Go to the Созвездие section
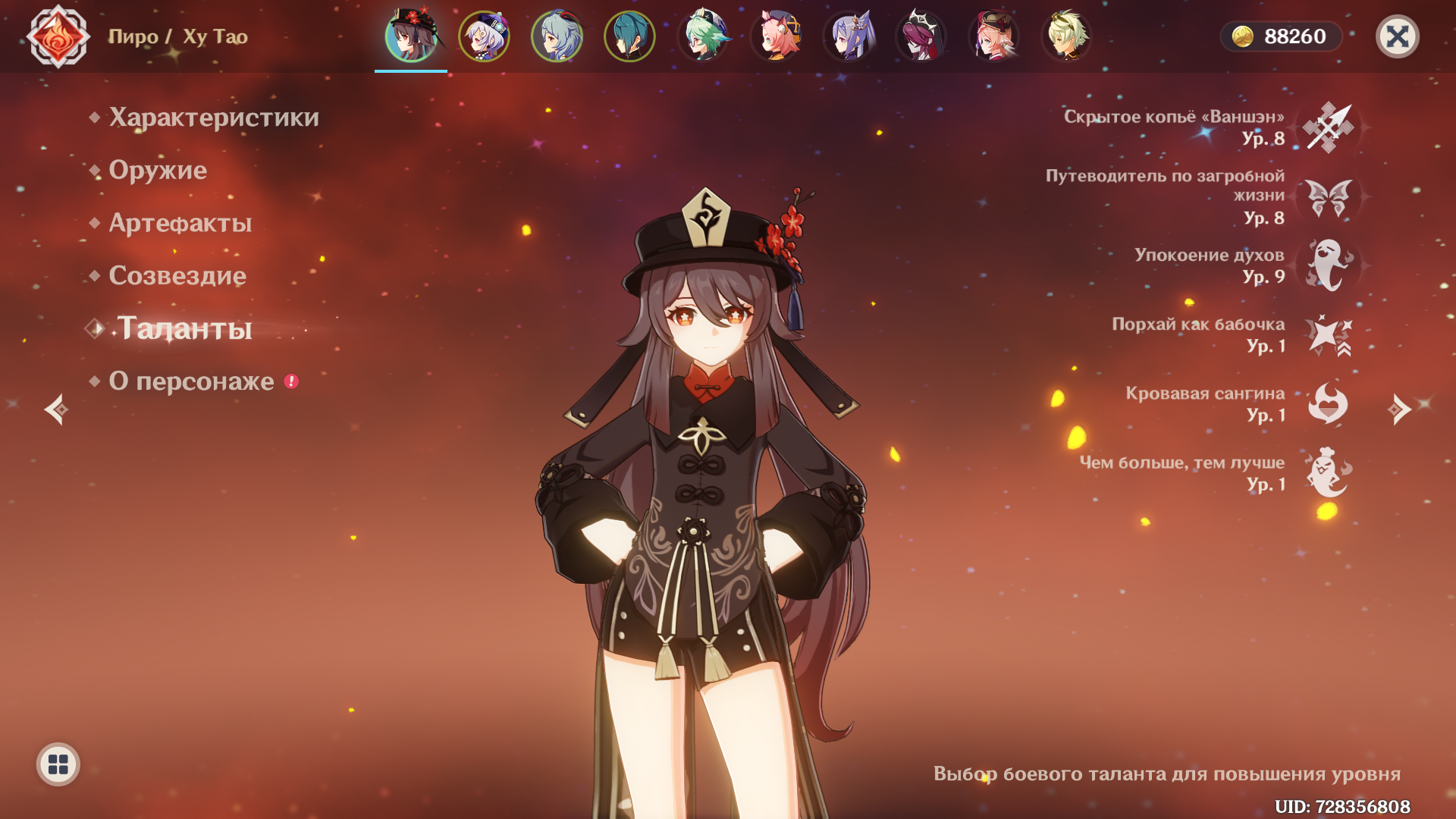 click(x=177, y=276)
